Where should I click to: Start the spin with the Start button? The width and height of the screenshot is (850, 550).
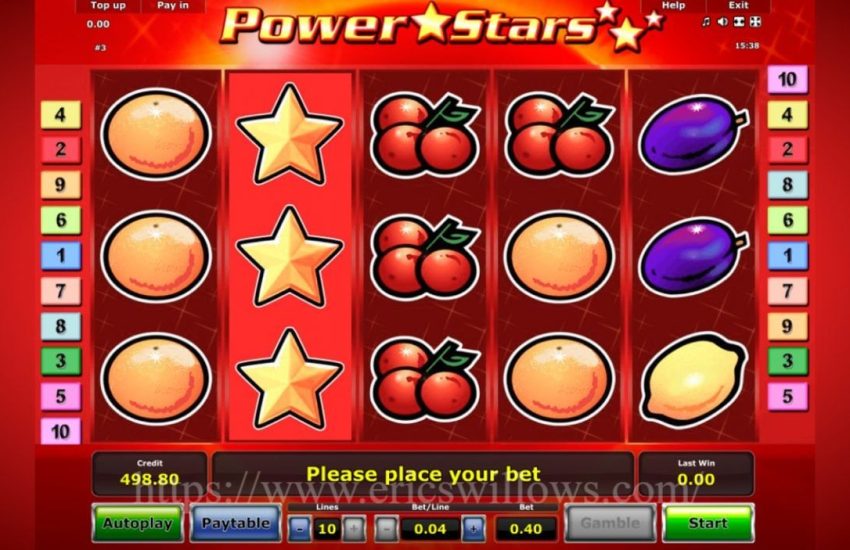[707, 523]
